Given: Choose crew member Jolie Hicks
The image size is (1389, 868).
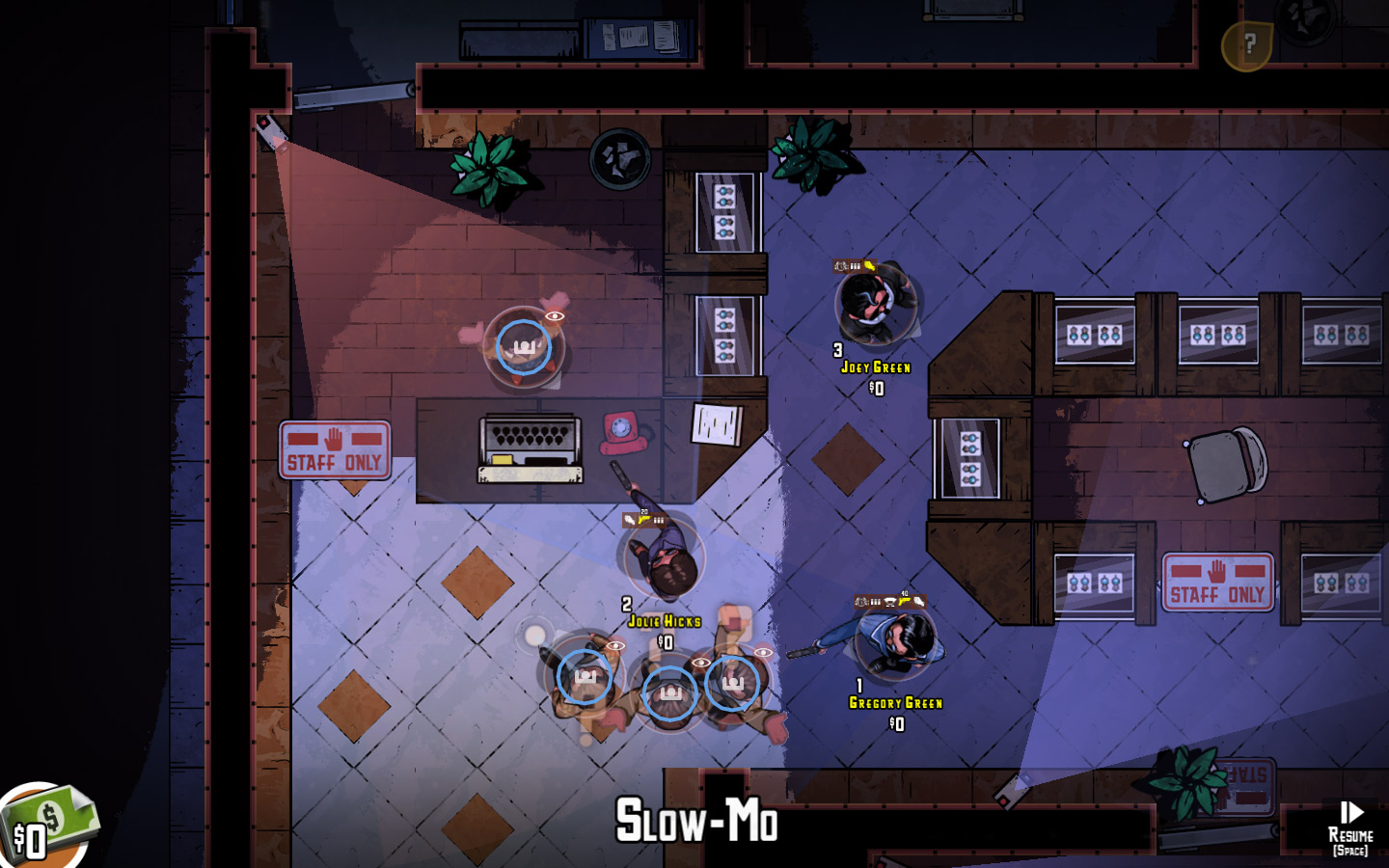Looking at the screenshot, I should (664, 559).
